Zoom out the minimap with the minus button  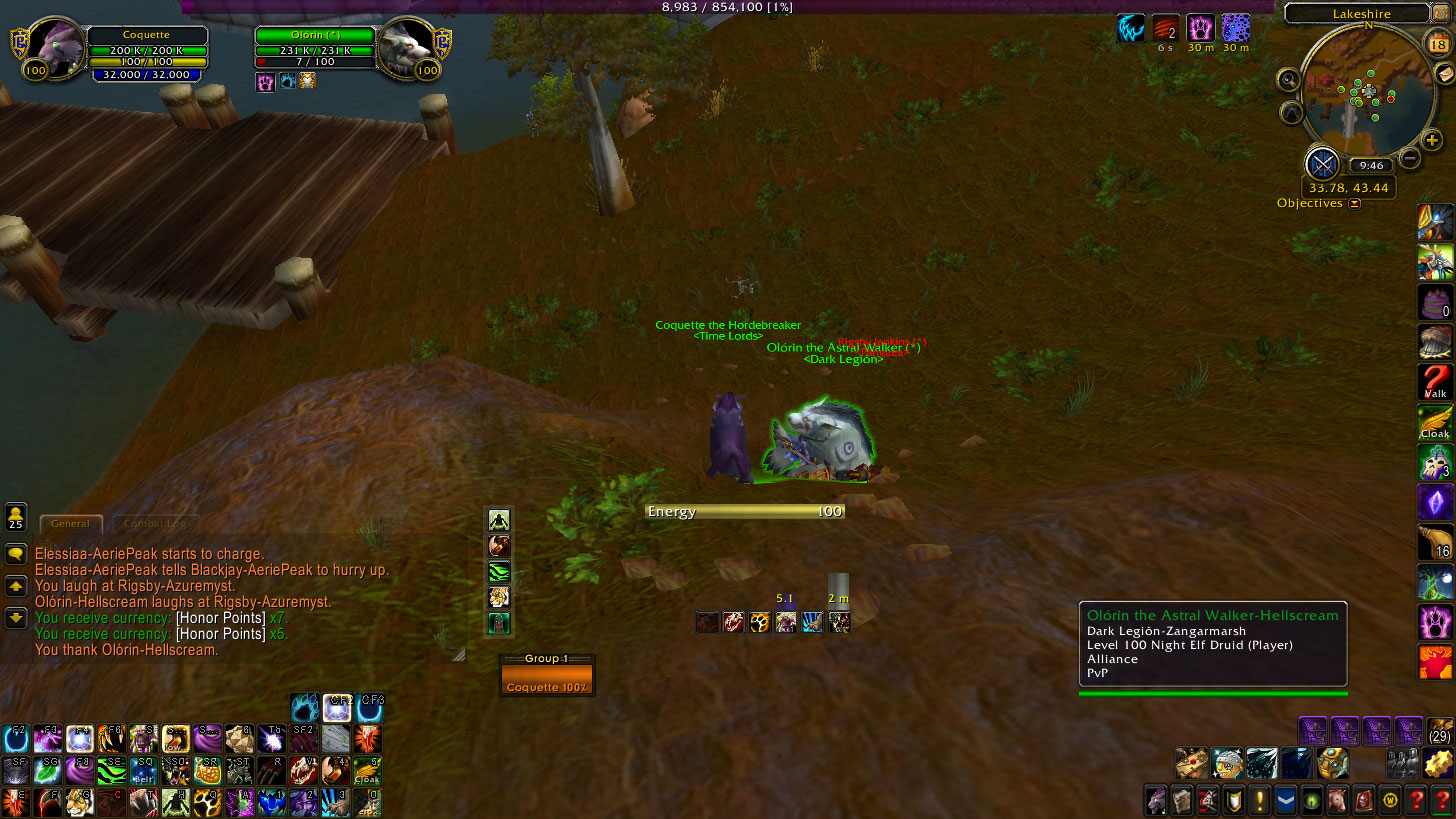pyautogui.click(x=1410, y=157)
